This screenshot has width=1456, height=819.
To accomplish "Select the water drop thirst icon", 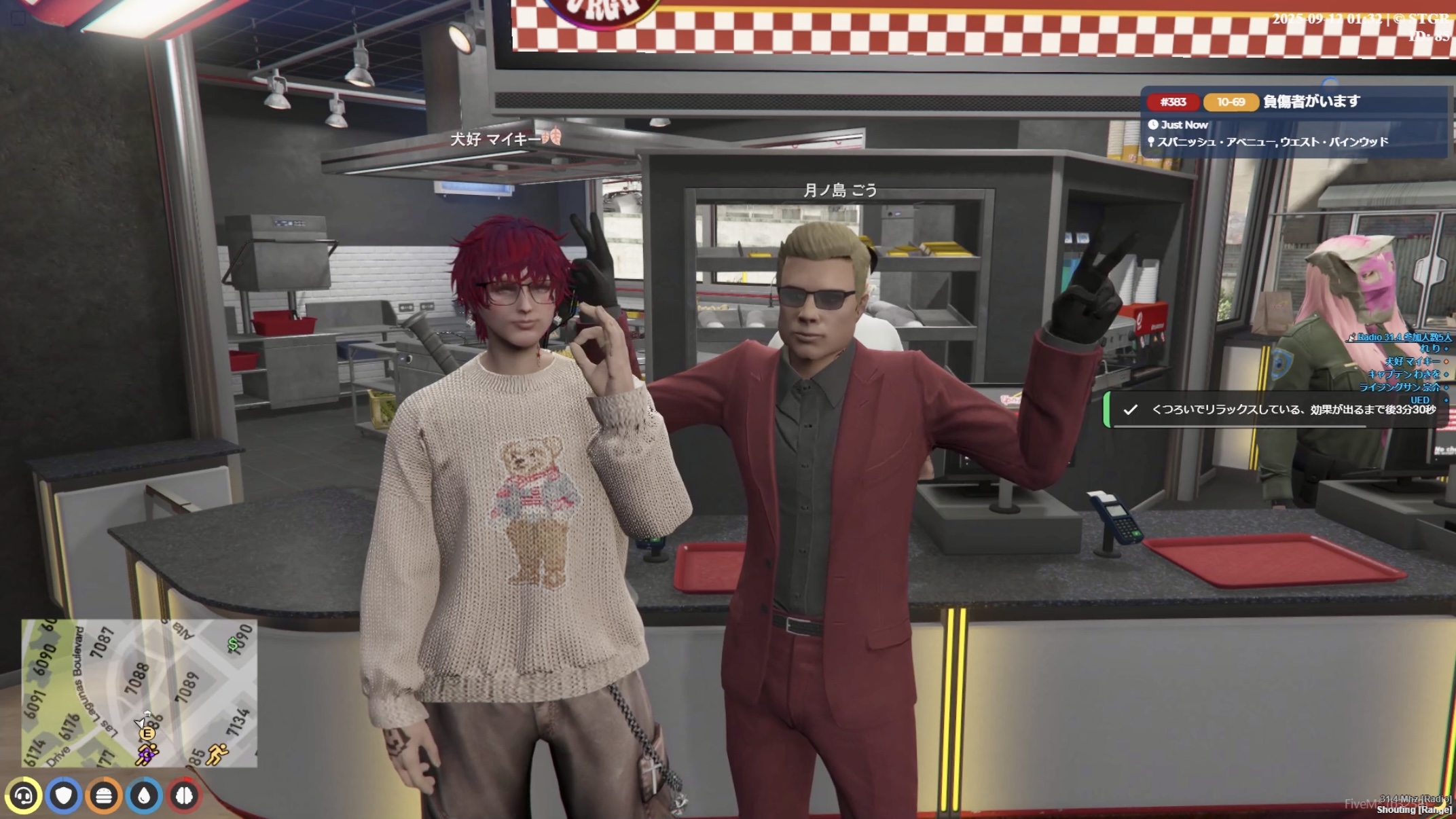I will coord(144,795).
